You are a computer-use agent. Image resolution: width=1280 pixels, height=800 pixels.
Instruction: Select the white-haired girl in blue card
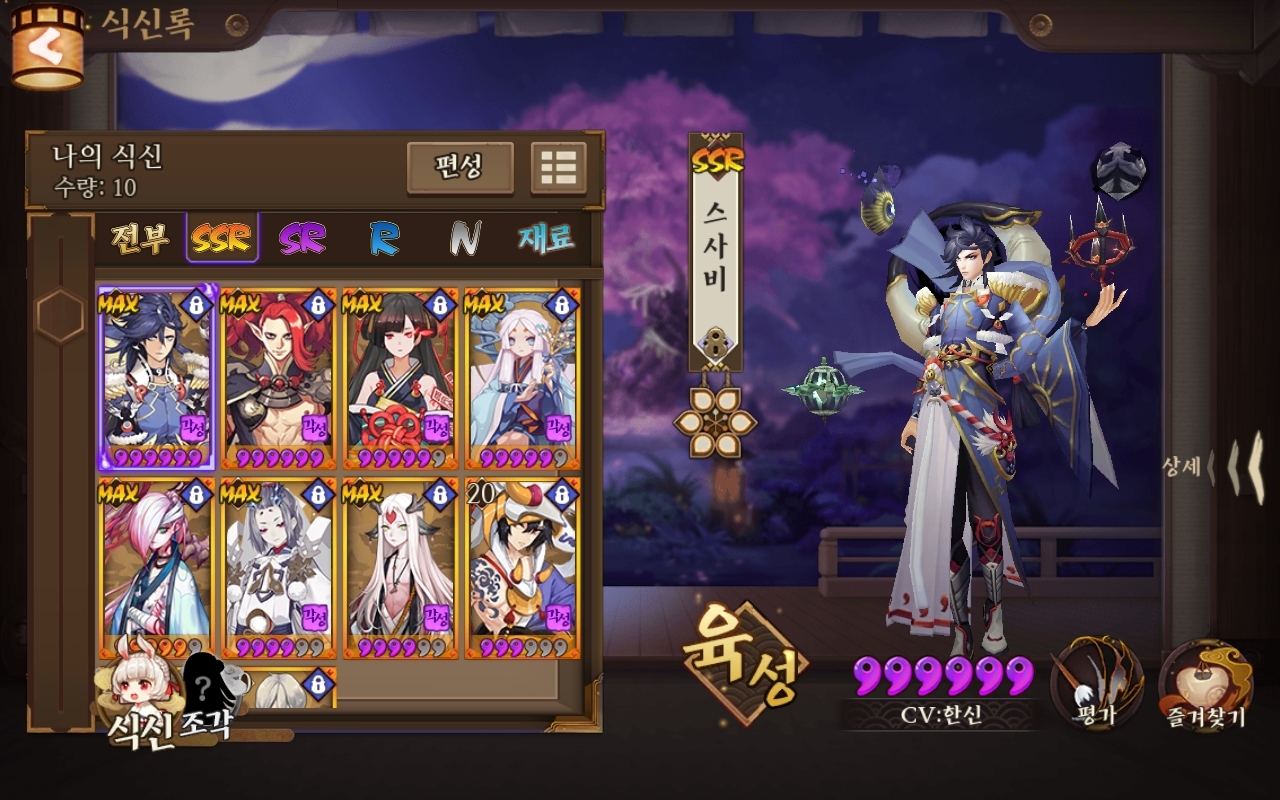(x=522, y=379)
